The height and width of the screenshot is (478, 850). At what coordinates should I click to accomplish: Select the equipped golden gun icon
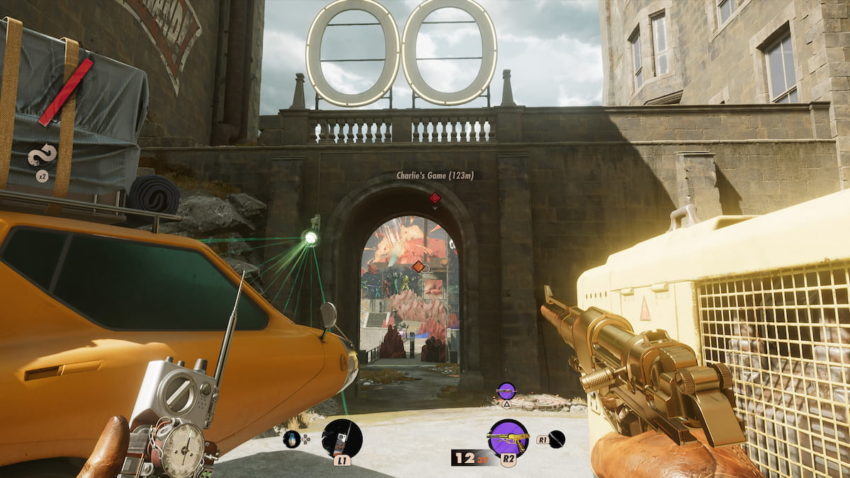pyautogui.click(x=508, y=438)
